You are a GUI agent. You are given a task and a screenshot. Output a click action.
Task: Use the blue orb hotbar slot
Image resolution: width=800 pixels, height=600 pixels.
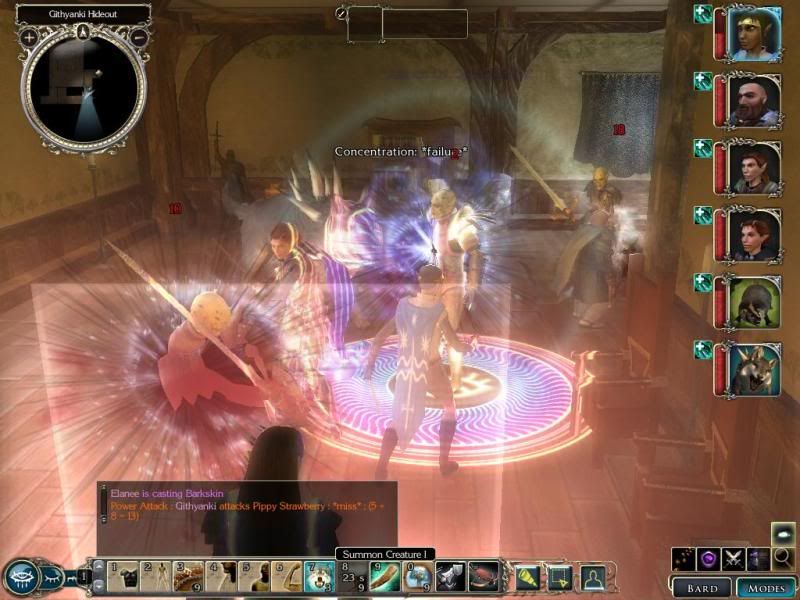pyautogui.click(x=418, y=575)
